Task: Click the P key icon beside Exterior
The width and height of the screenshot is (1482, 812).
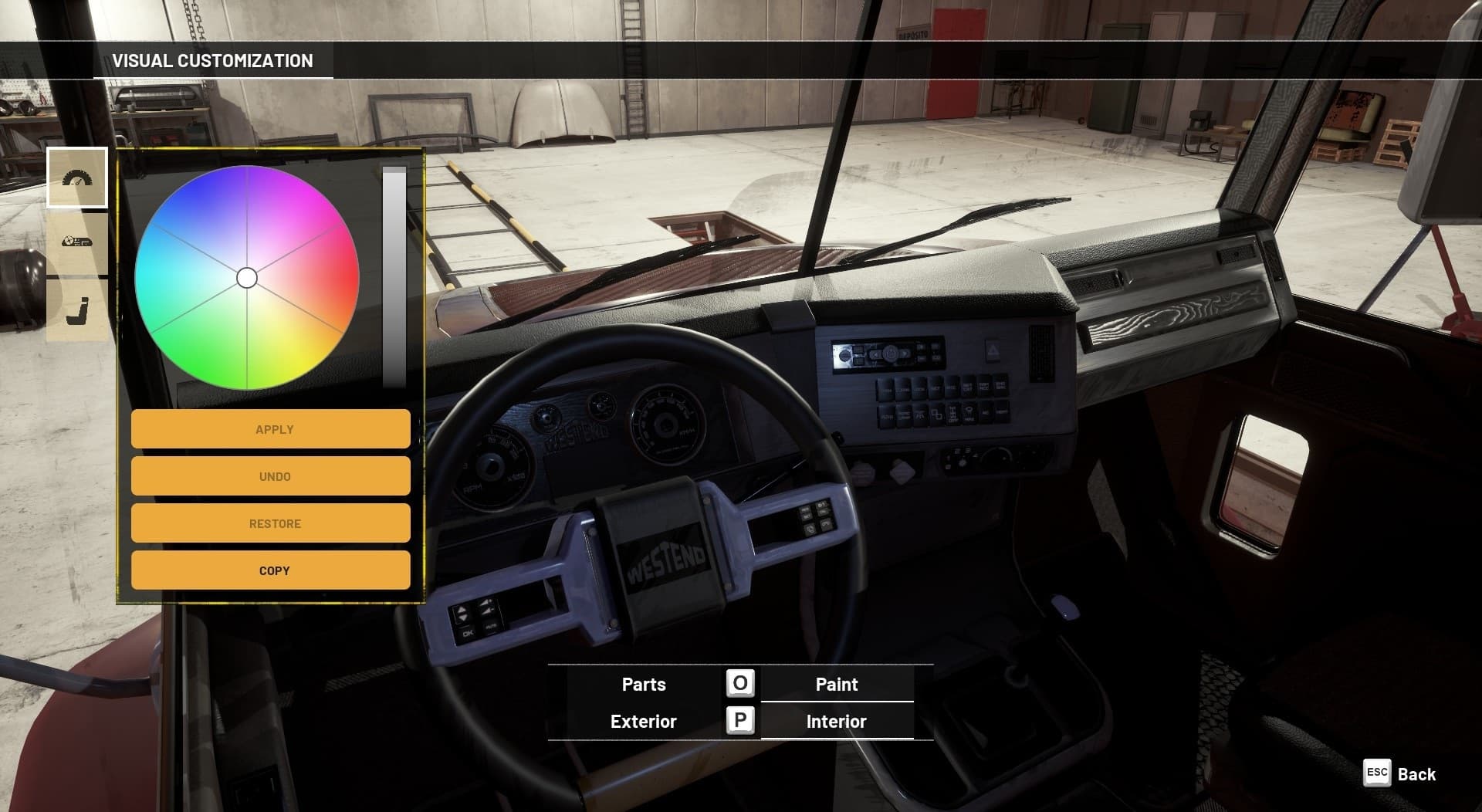Action: (739, 721)
